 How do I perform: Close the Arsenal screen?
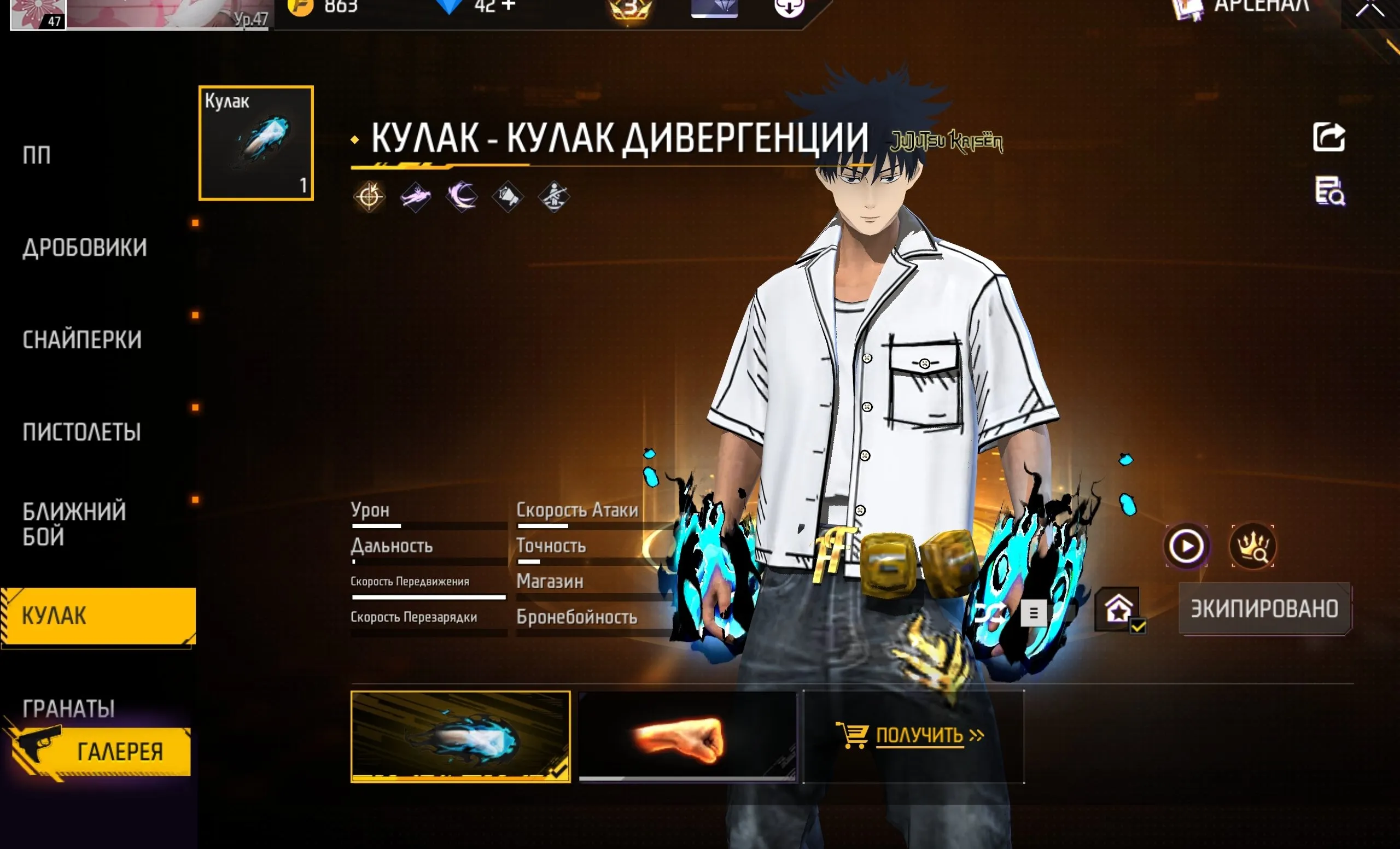tap(1369, 9)
